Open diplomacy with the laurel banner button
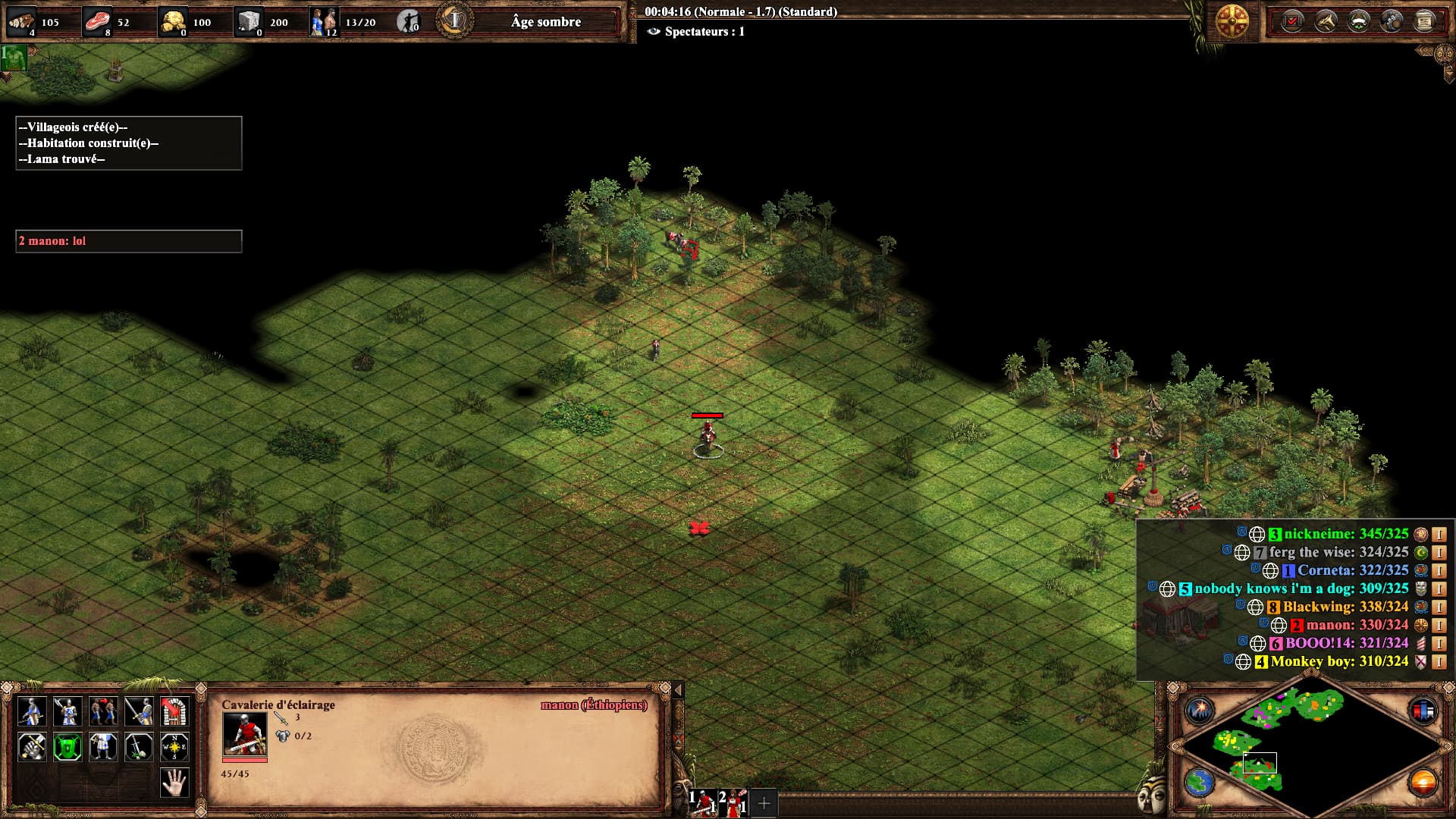The image size is (1456, 819). pos(1358,21)
